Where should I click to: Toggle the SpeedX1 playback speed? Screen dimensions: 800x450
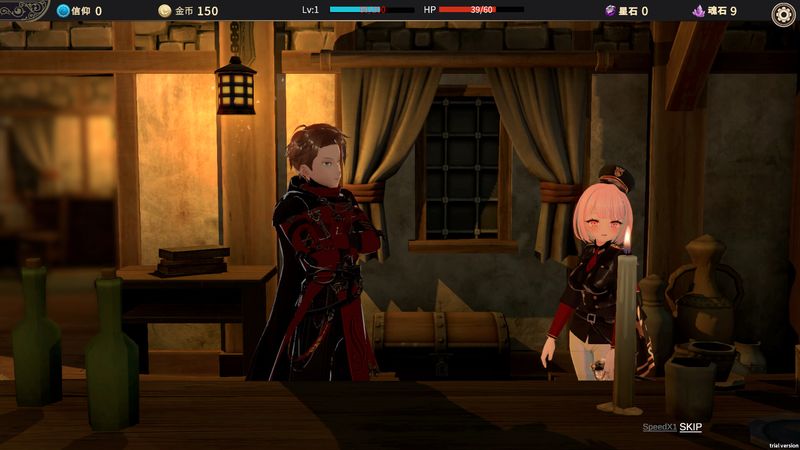click(x=659, y=427)
